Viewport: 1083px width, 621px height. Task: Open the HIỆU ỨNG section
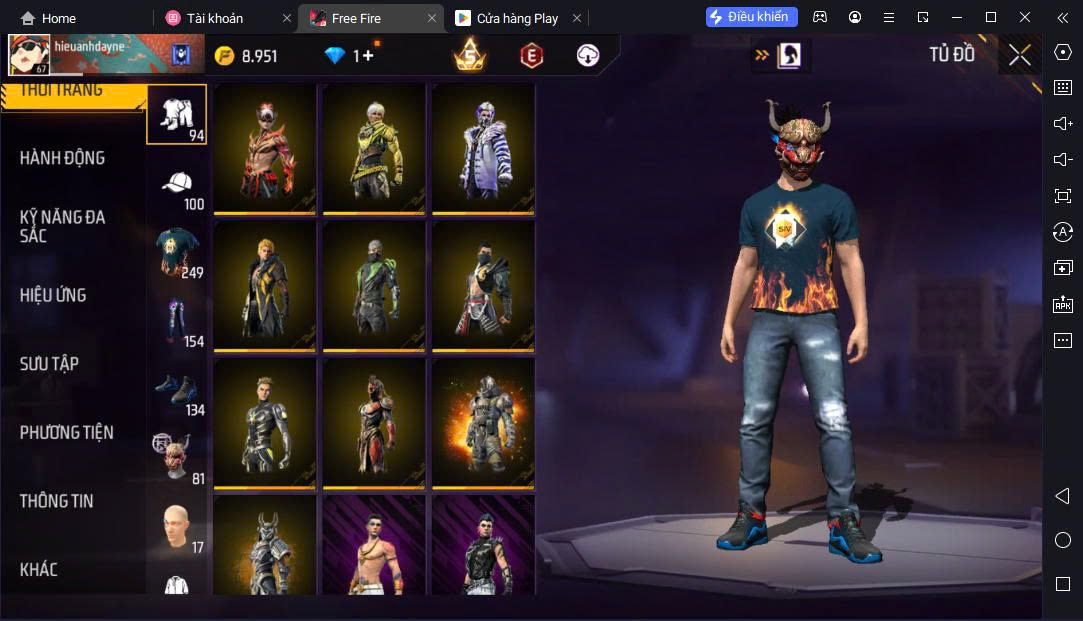(53, 295)
